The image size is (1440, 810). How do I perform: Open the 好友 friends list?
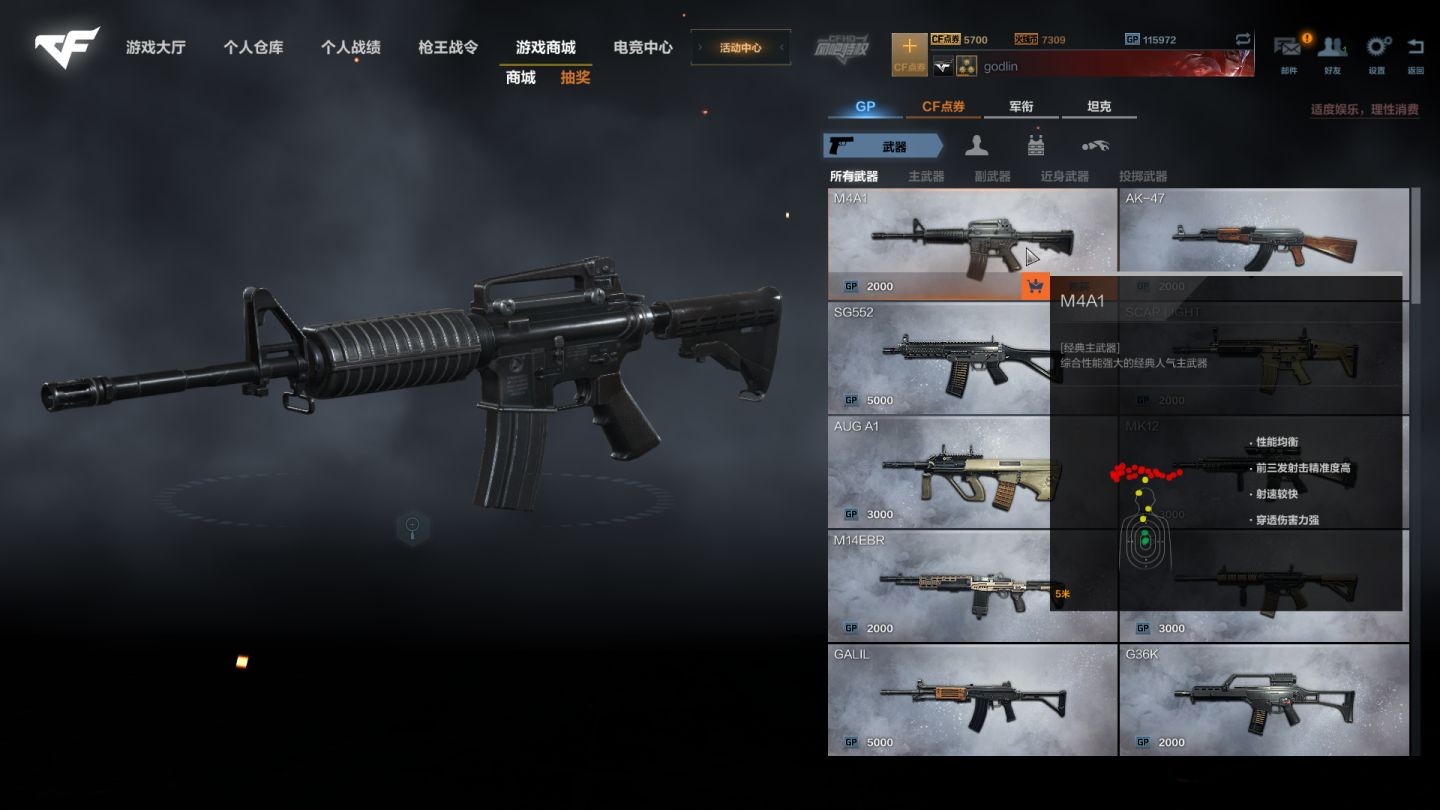[x=1332, y=53]
